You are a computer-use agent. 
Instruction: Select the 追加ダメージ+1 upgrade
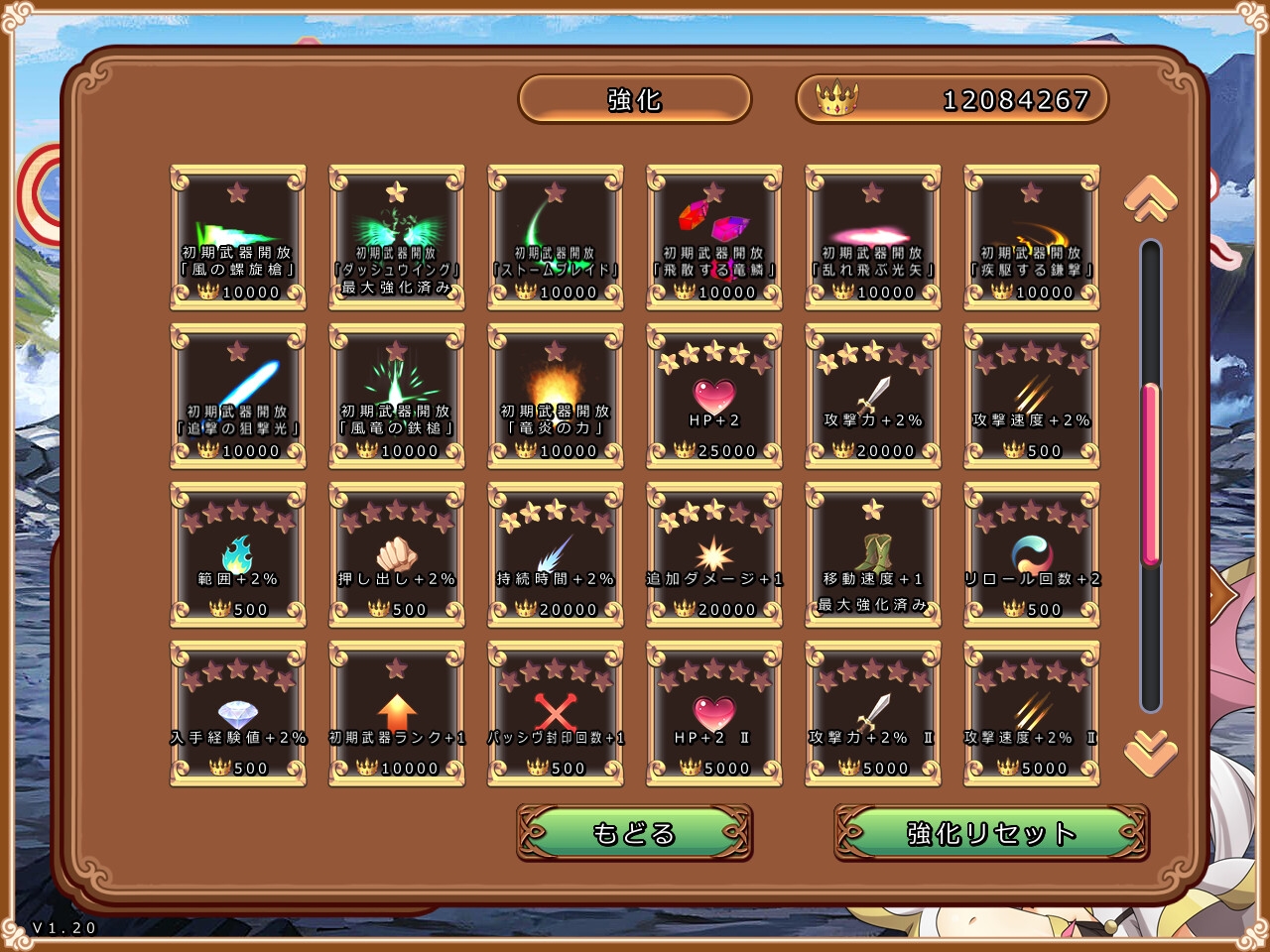click(714, 555)
